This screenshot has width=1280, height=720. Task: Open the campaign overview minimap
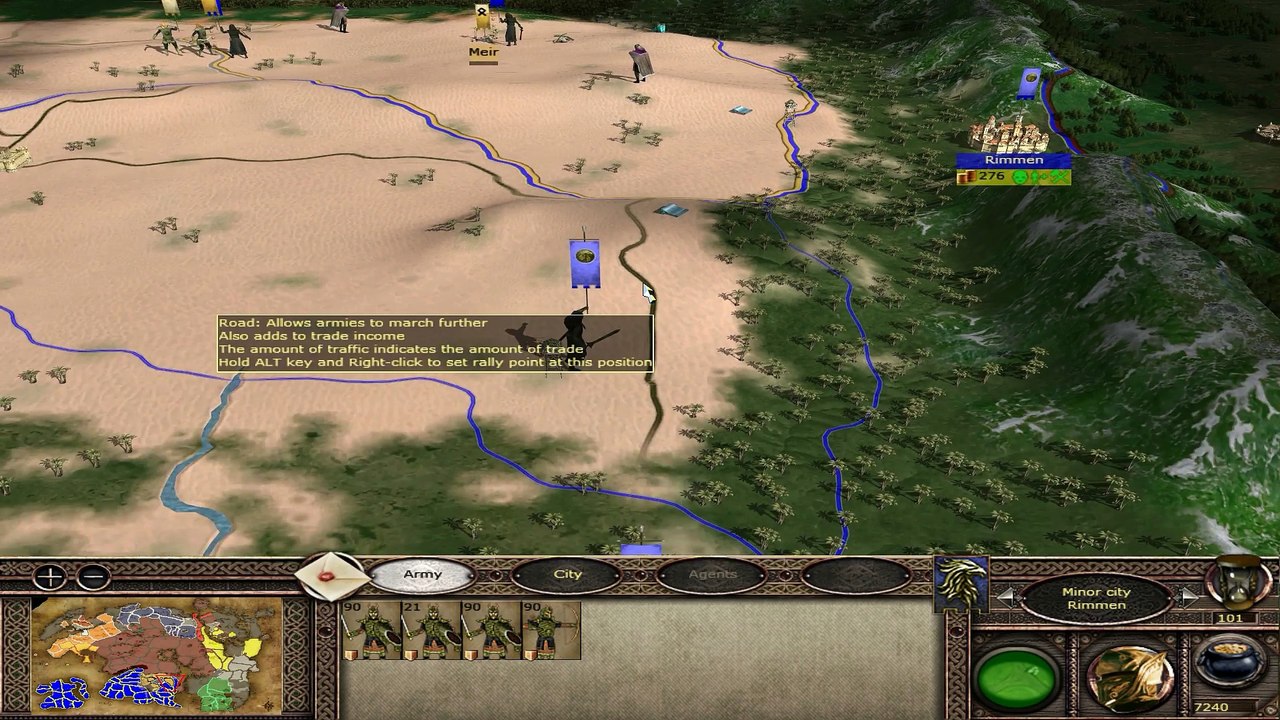(x=157, y=653)
